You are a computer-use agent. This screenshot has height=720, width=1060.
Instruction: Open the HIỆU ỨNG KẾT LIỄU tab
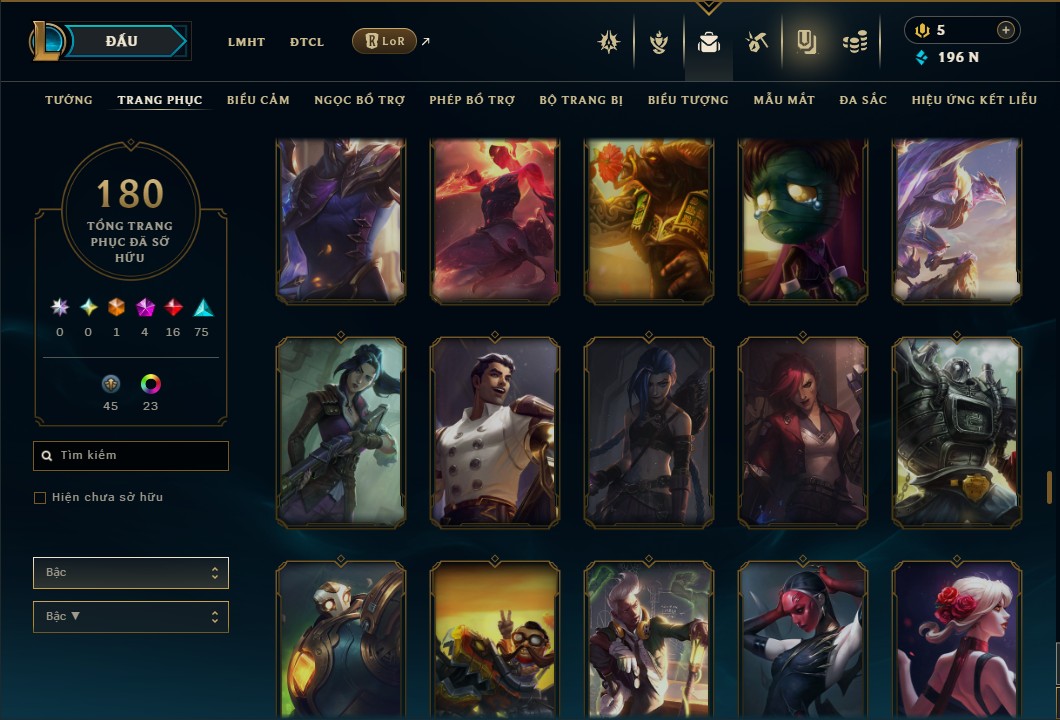pyautogui.click(x=974, y=100)
